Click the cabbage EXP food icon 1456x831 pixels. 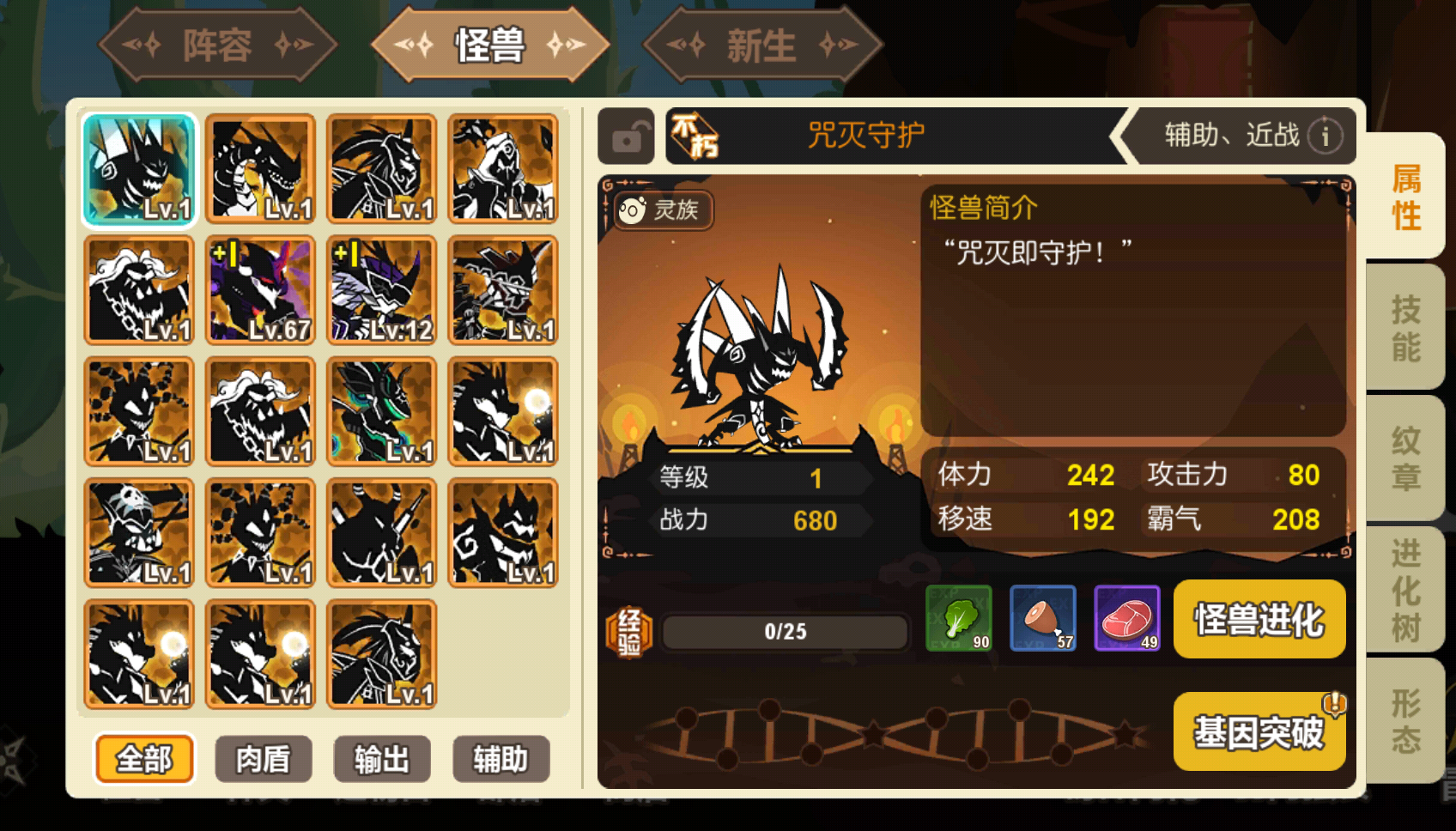(x=959, y=618)
